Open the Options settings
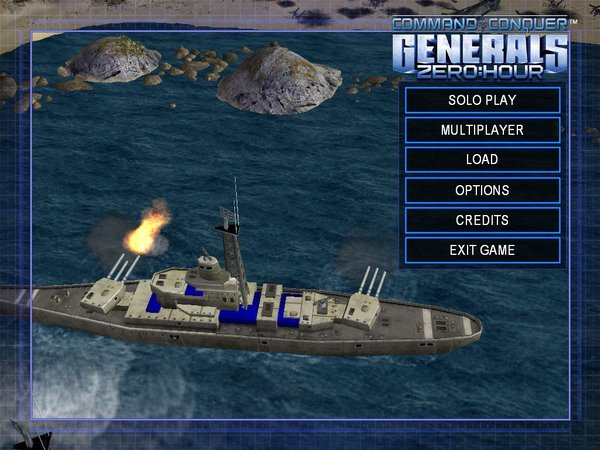This screenshot has height=450, width=600. [482, 190]
